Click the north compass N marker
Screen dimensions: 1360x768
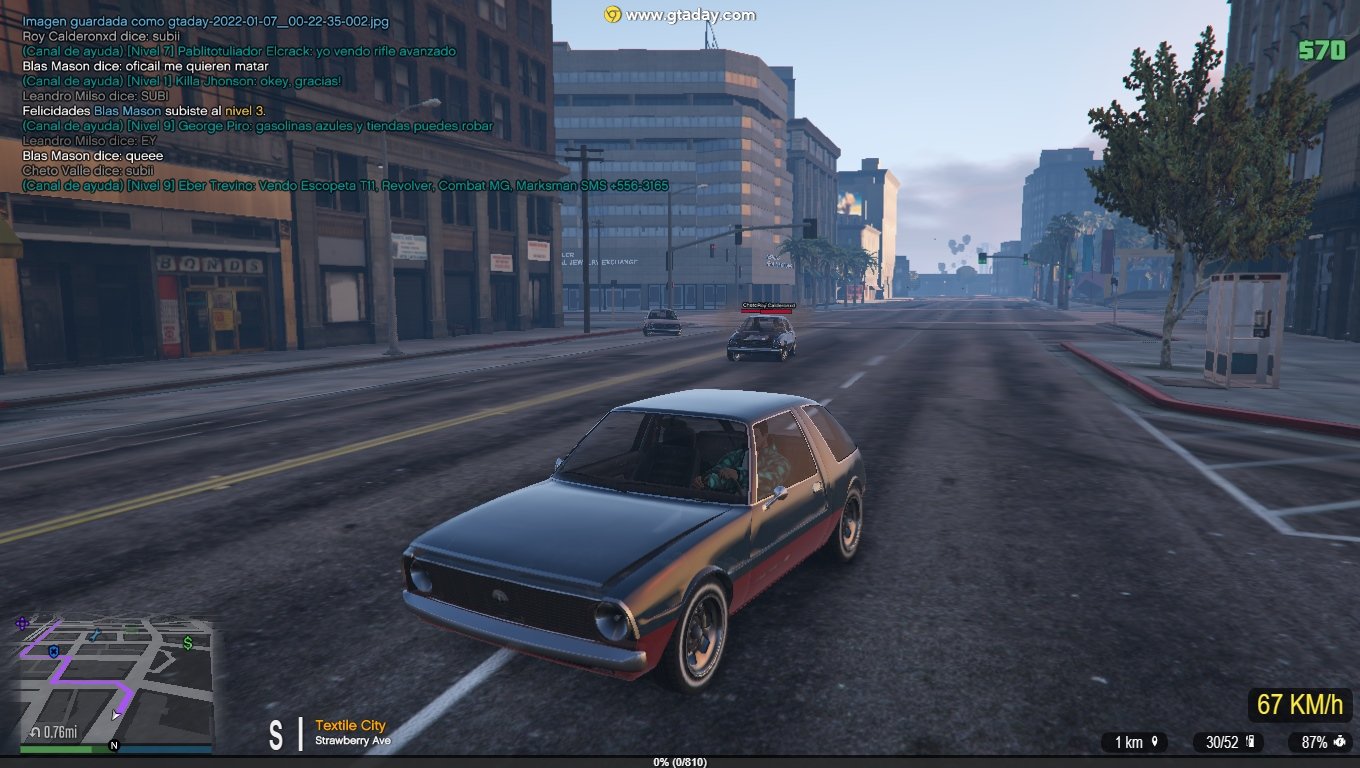[x=114, y=745]
